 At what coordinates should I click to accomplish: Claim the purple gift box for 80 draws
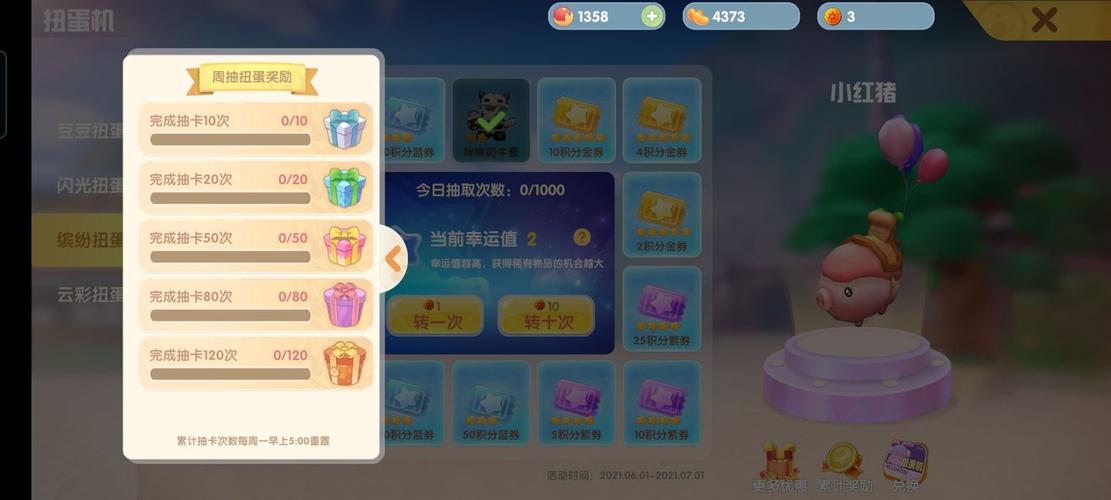point(344,304)
